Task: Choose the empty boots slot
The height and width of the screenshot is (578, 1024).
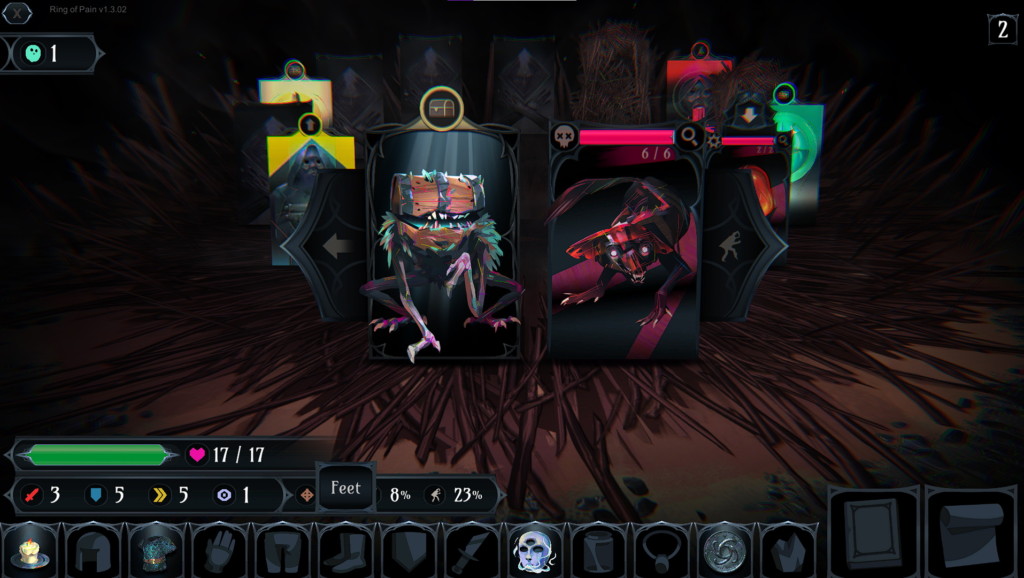Action: pyautogui.click(x=346, y=551)
